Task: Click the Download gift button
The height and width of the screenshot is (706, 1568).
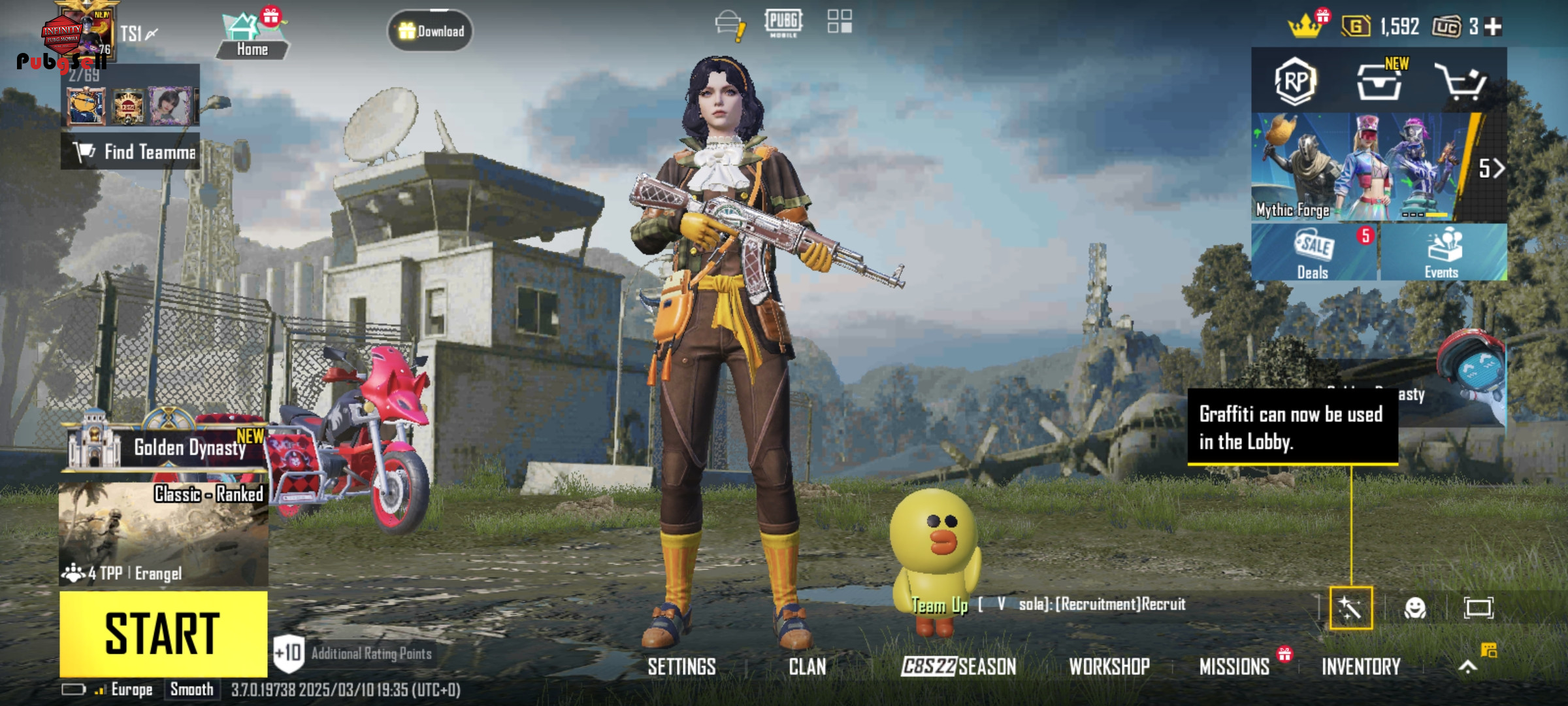Action: coord(431,31)
